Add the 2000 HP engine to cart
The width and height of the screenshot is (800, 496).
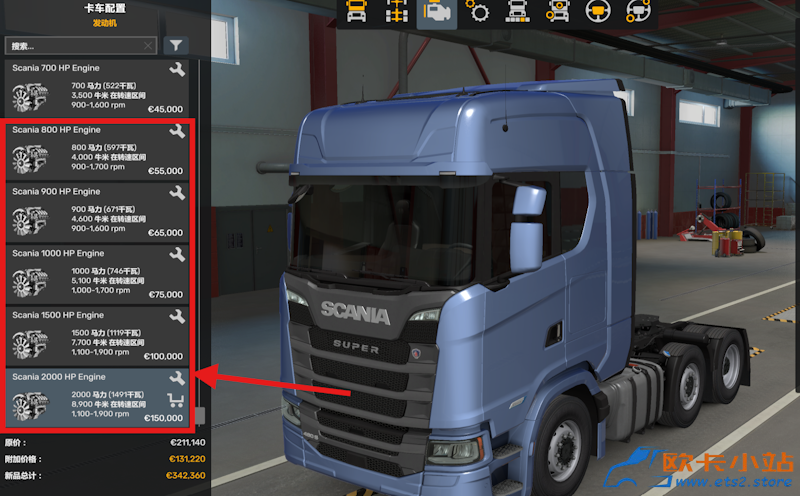(x=177, y=401)
